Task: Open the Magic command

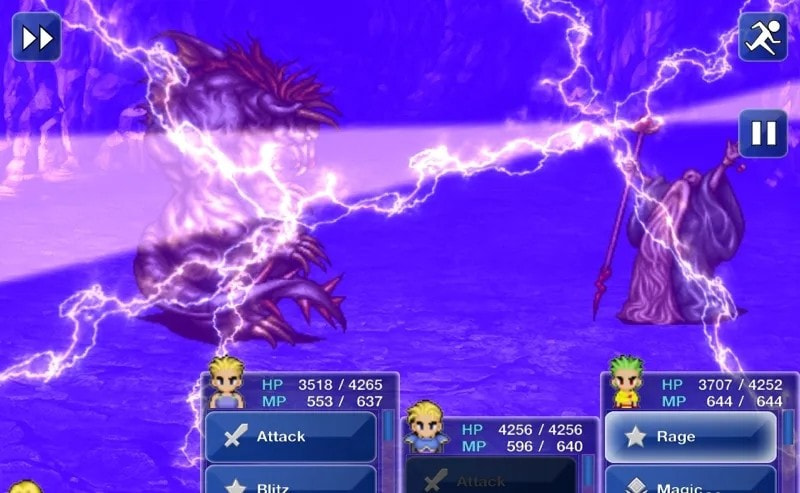Action: pyautogui.click(x=690, y=483)
